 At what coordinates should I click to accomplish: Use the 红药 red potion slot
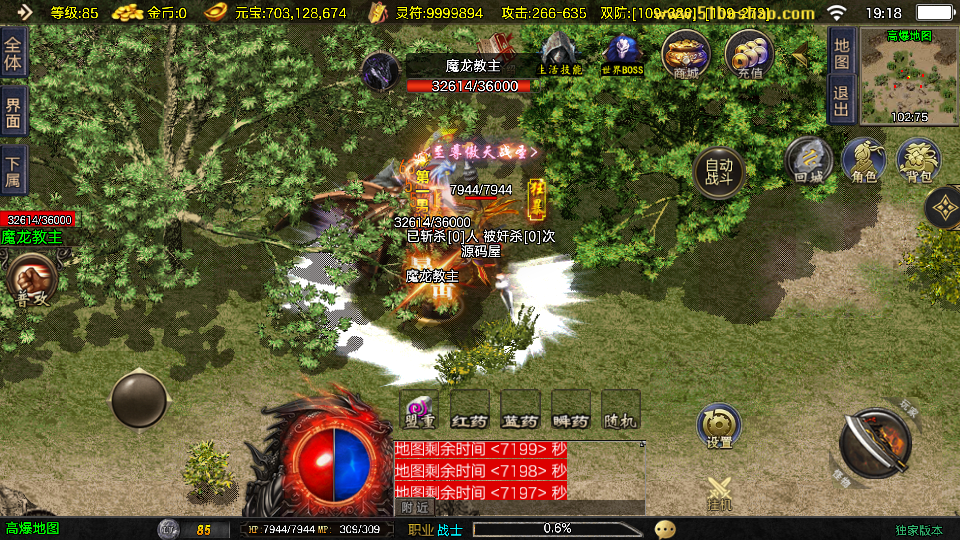469,410
